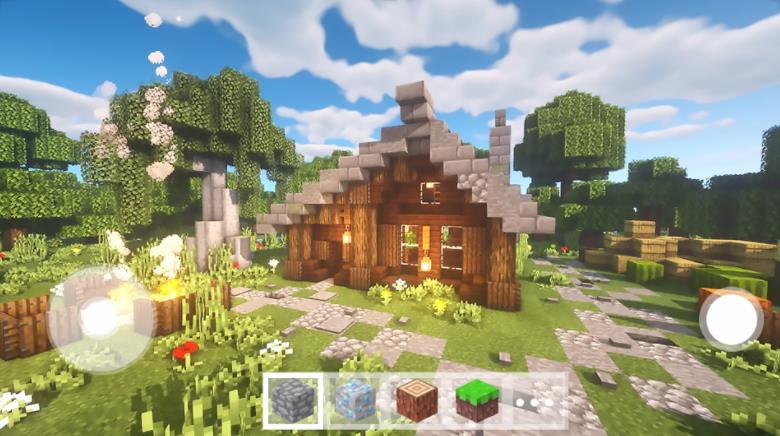Tap the virtual movement joystick
The image size is (780, 436).
100,318
